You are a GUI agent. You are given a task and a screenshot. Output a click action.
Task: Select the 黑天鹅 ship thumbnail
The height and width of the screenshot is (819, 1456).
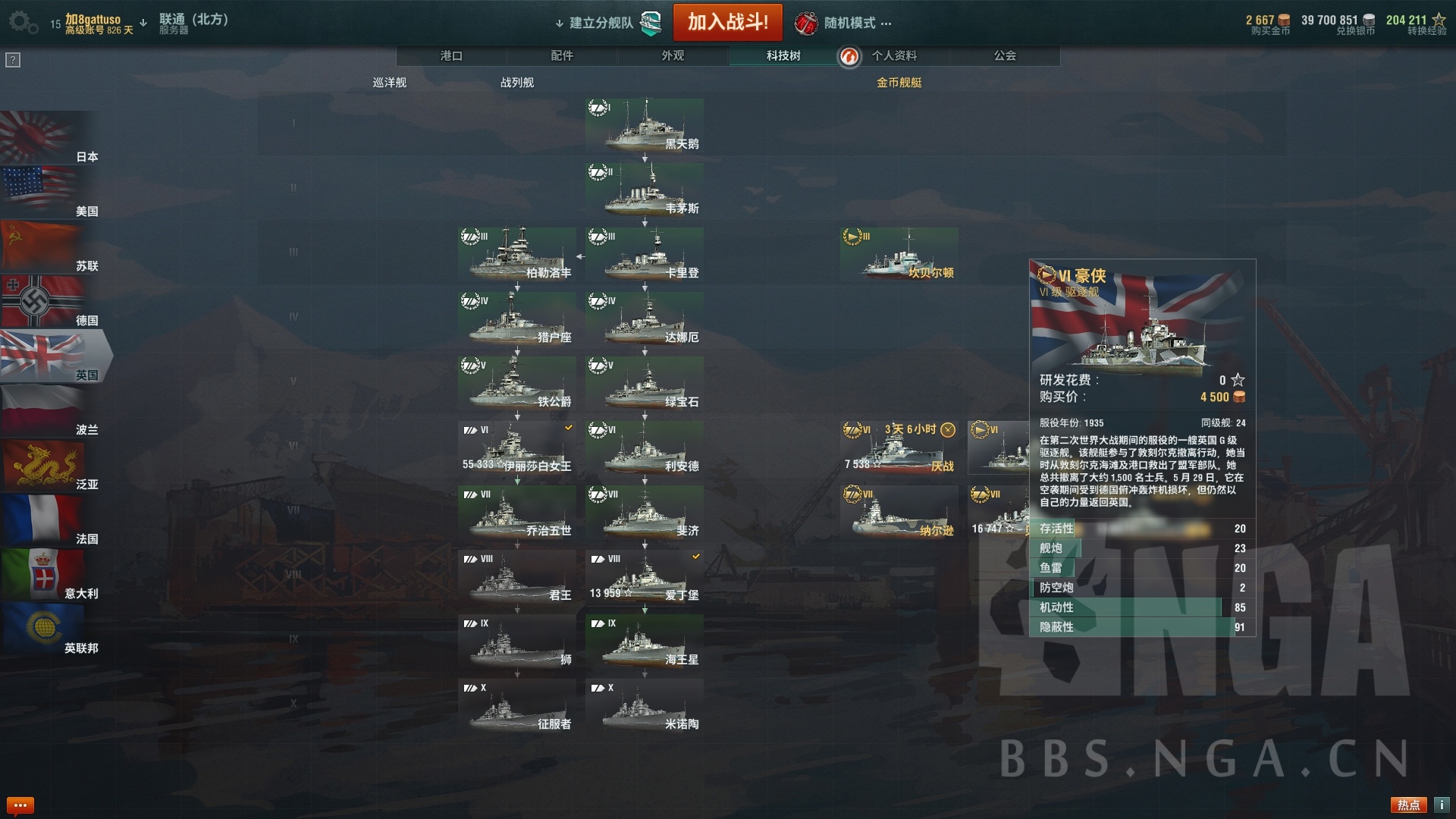tap(645, 125)
